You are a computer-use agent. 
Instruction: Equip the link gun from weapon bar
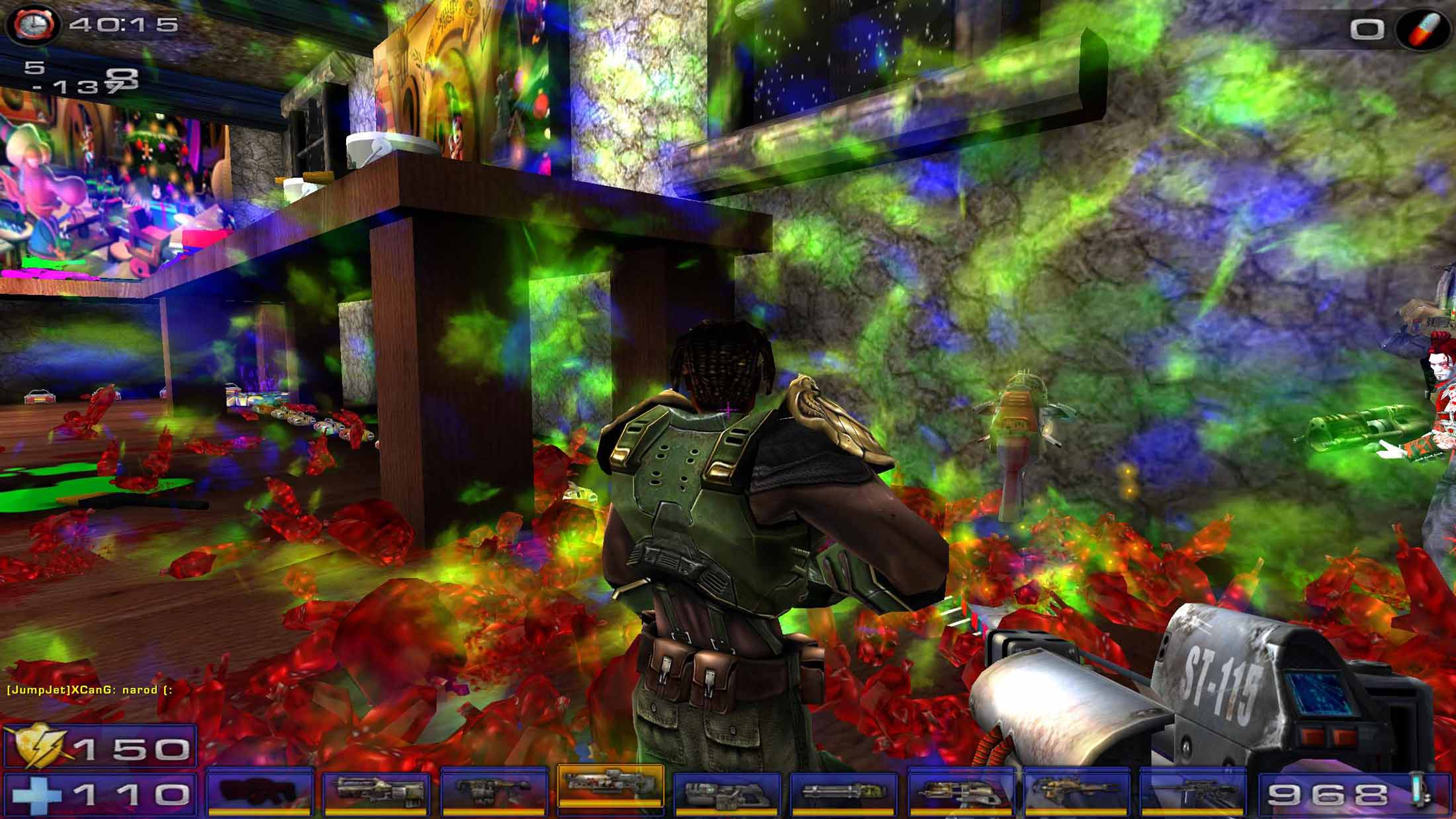pos(727,791)
